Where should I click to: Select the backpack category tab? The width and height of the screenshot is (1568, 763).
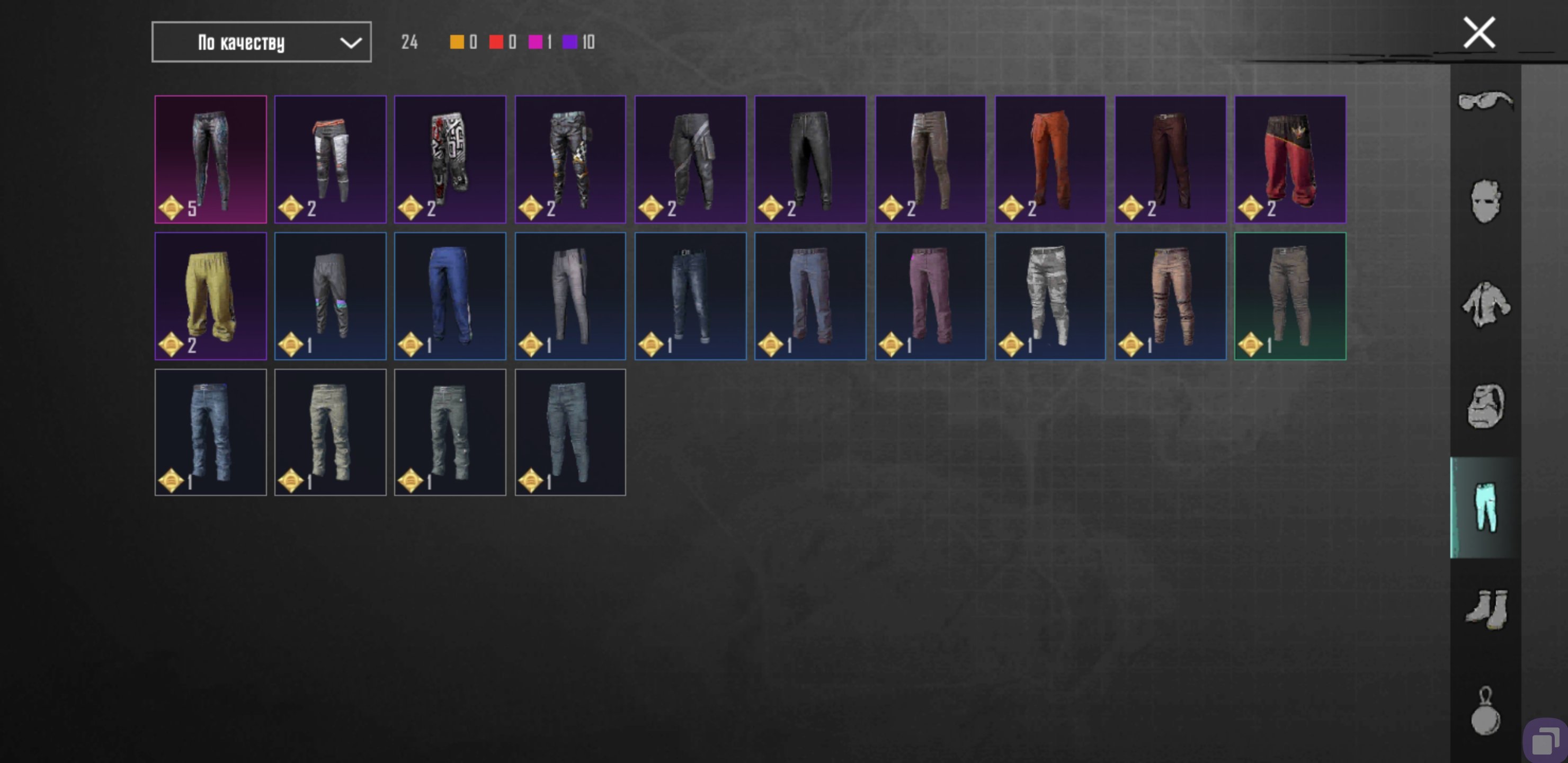coord(1485,406)
